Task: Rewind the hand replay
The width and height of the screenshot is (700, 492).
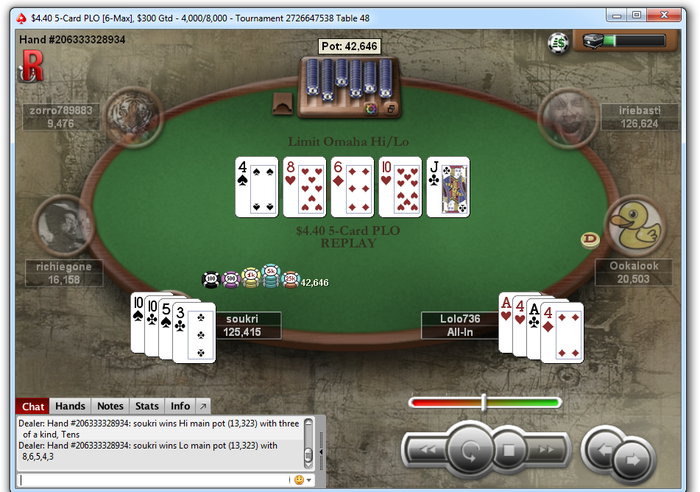Action: pos(427,451)
